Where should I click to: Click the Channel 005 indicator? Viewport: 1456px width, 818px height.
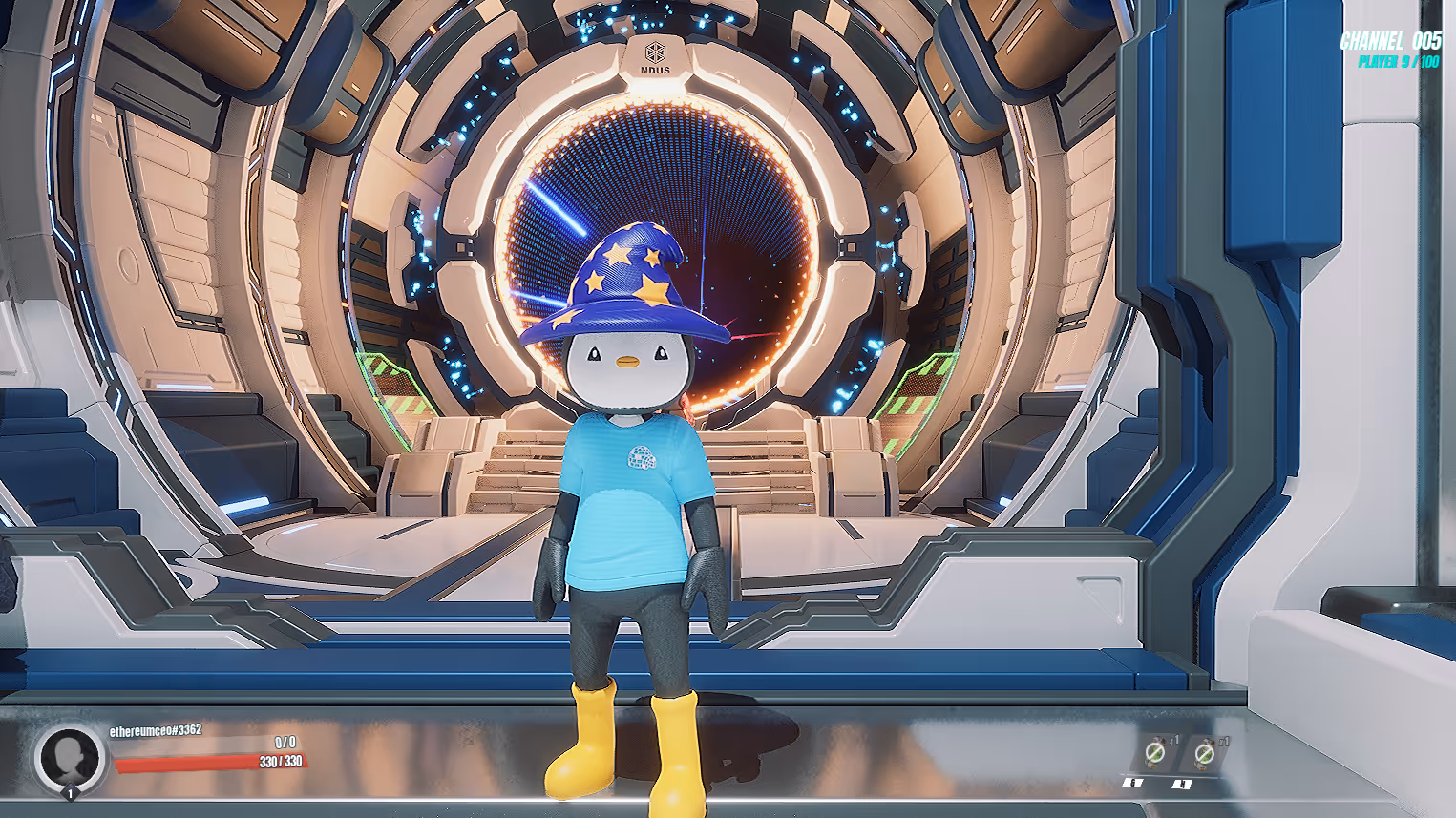[1390, 41]
